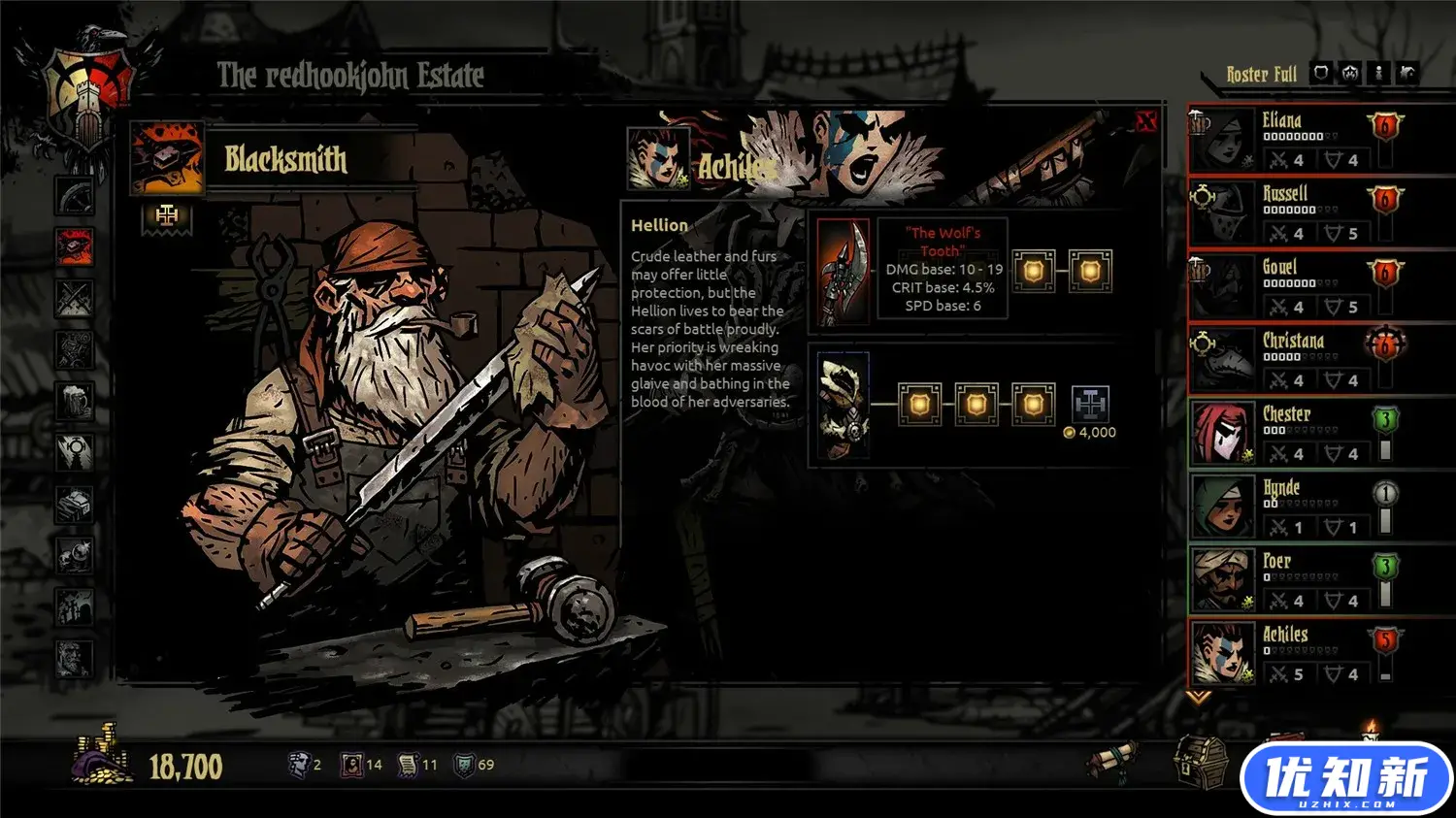This screenshot has height=818, width=1456.
Task: Buy the 4,000 gold armor upgrade
Action: (x=1090, y=404)
